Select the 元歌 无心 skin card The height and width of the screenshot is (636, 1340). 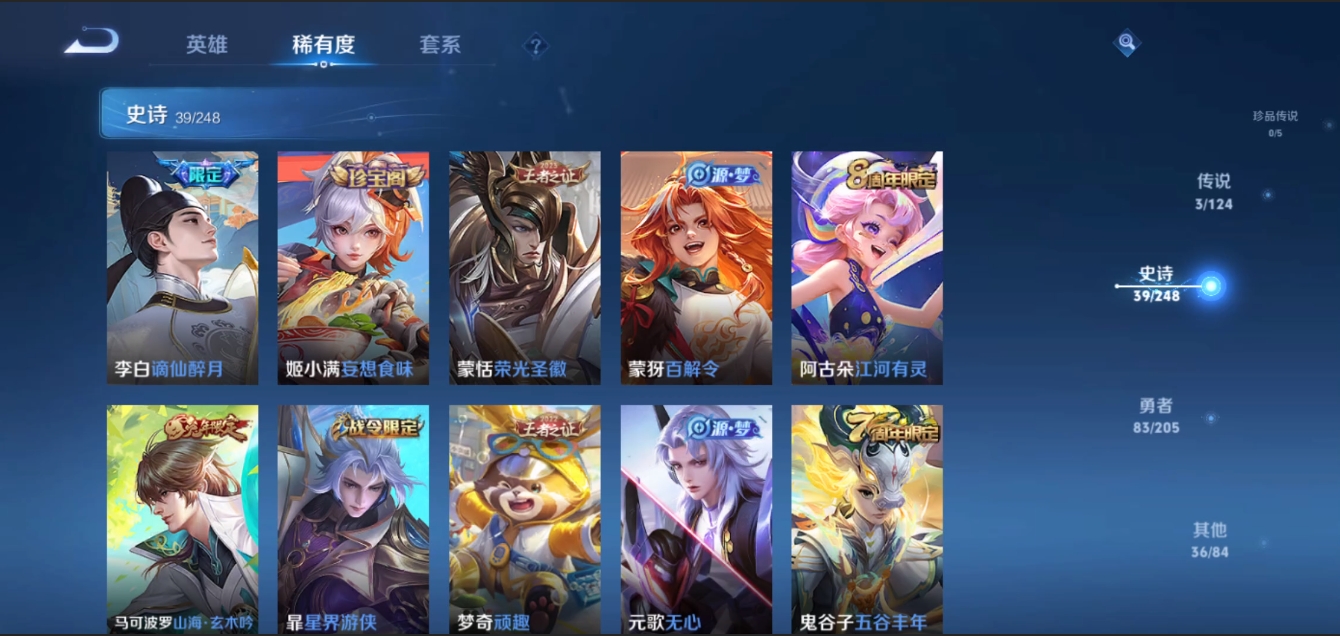(x=696, y=518)
